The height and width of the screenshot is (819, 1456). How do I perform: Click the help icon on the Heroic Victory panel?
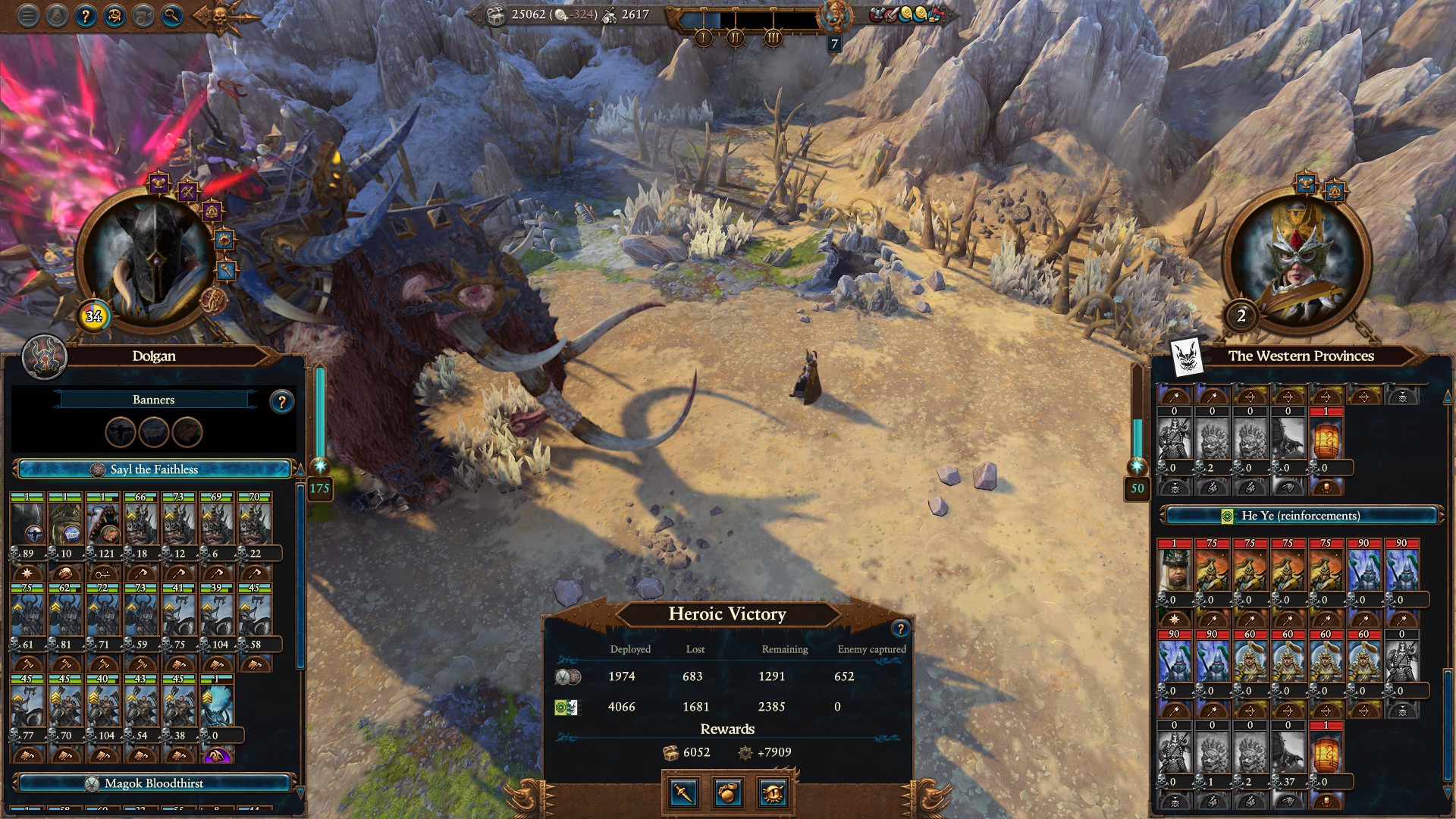(x=899, y=626)
